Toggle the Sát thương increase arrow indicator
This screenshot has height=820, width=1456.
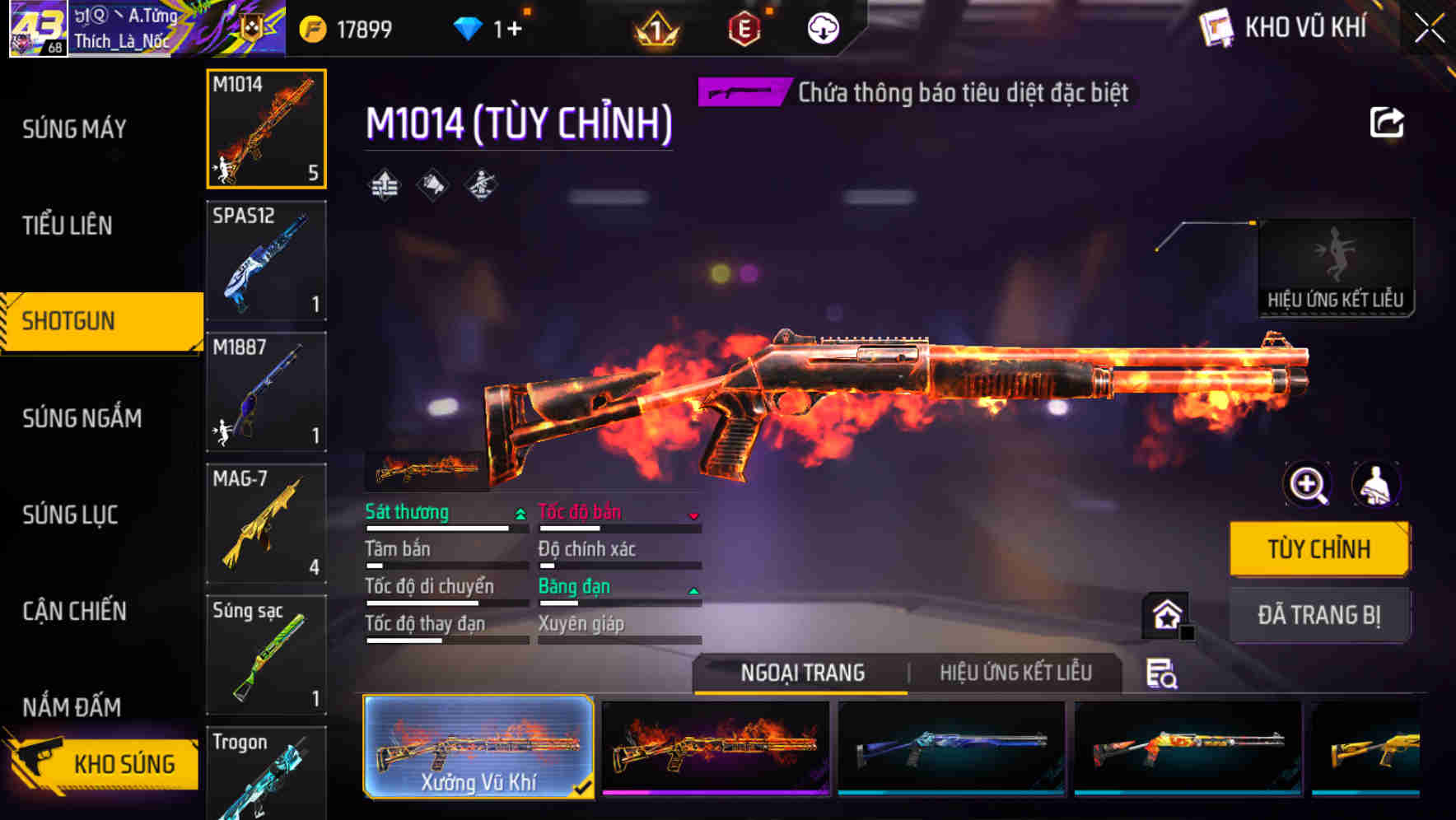click(520, 512)
